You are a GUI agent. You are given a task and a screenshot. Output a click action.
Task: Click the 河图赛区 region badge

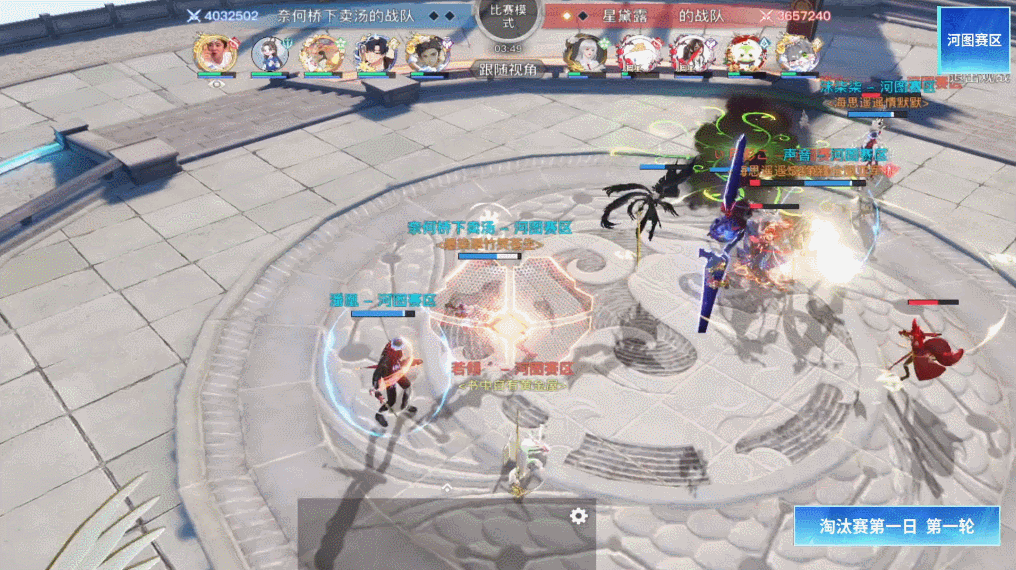[x=973, y=39]
